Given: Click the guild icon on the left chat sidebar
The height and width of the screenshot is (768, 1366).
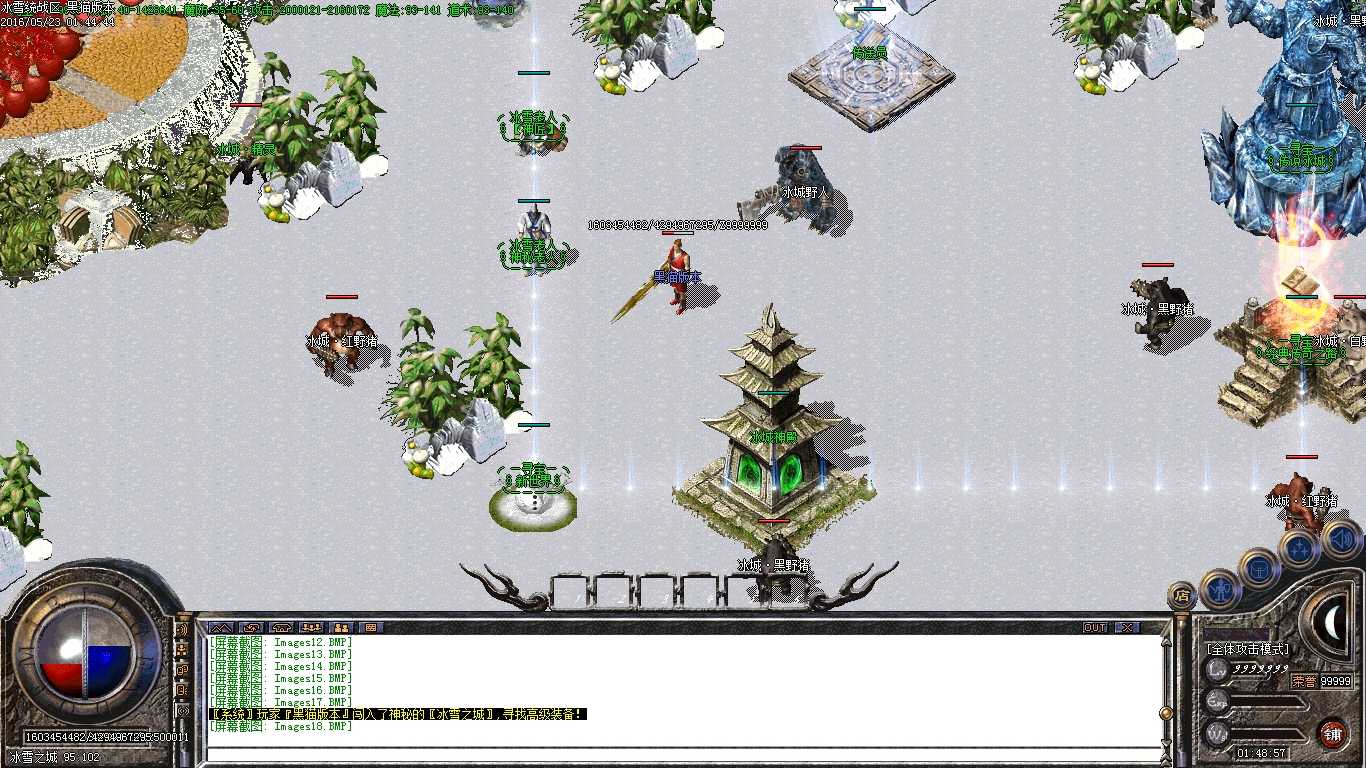Looking at the screenshot, I should (184, 670).
